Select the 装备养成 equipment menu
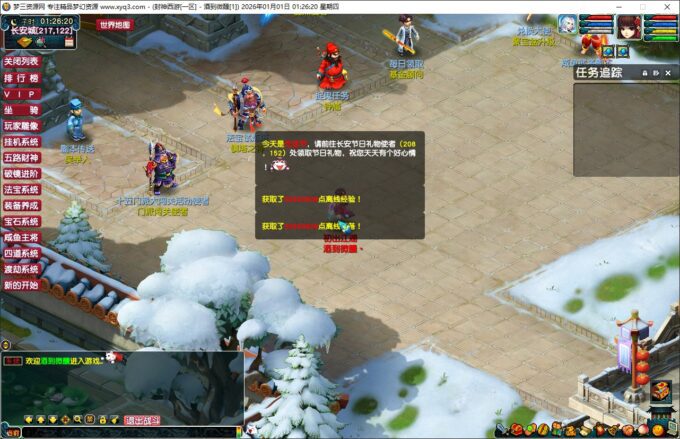680x439 pixels. (22, 205)
